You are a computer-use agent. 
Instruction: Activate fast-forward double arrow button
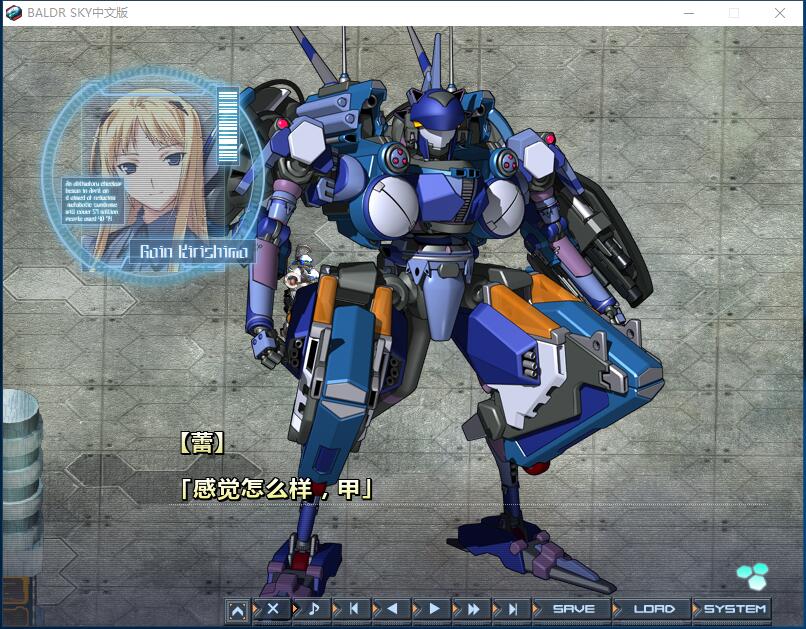473,608
